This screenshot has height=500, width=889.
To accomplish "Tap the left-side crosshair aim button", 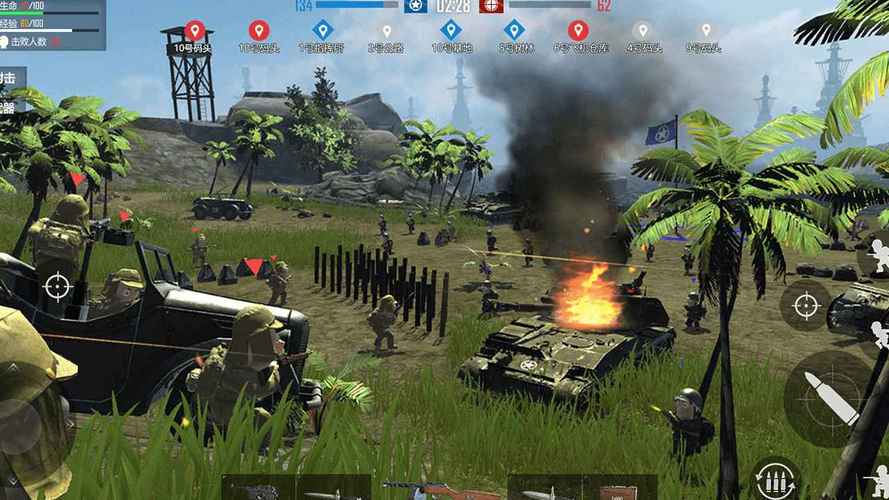I will (57, 287).
